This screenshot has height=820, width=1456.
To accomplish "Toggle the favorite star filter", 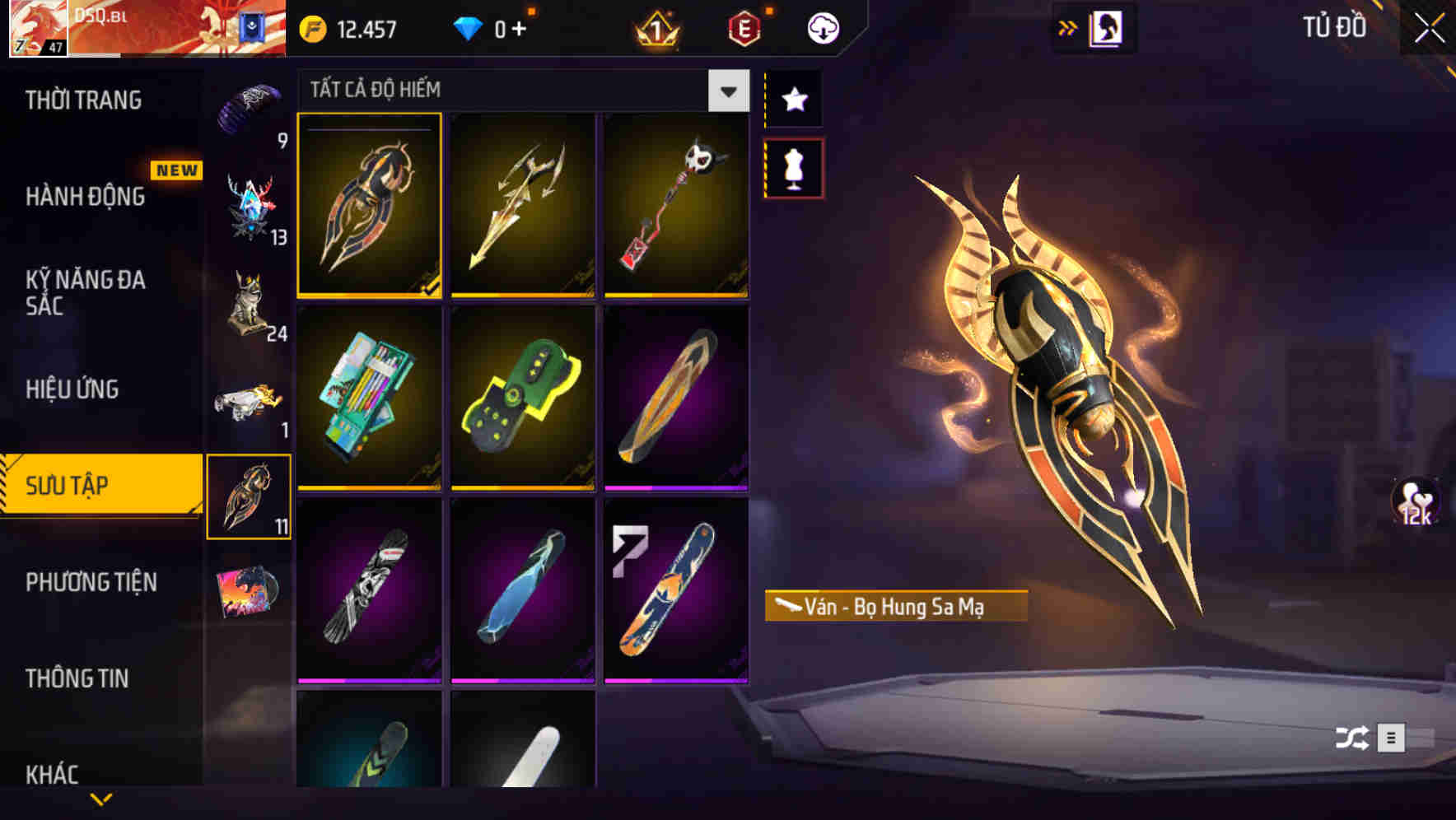I will [x=793, y=100].
